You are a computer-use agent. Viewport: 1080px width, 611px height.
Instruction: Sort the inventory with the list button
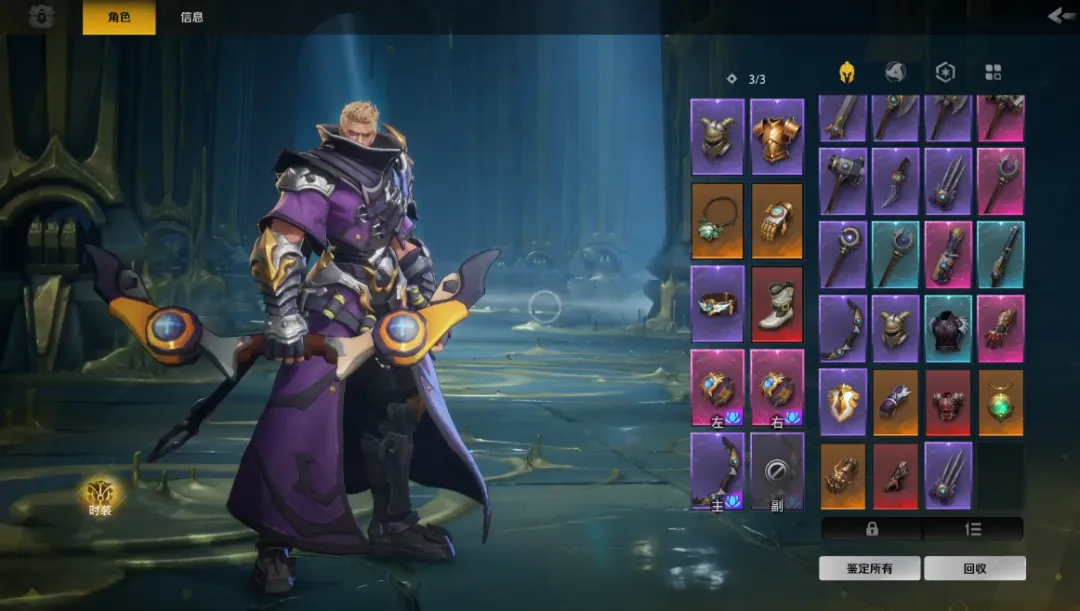(973, 528)
